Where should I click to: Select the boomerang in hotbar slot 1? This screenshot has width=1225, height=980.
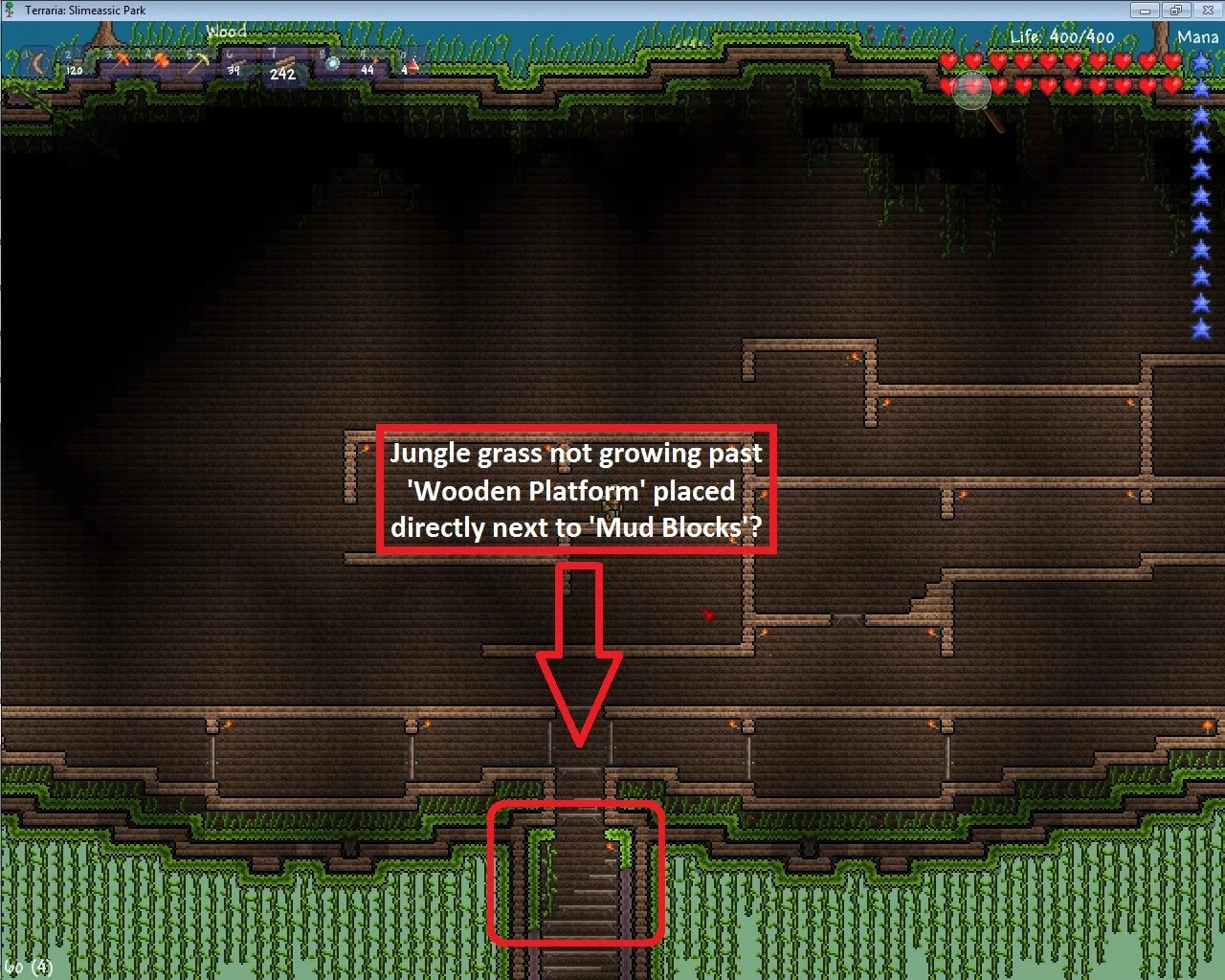[x=36, y=63]
